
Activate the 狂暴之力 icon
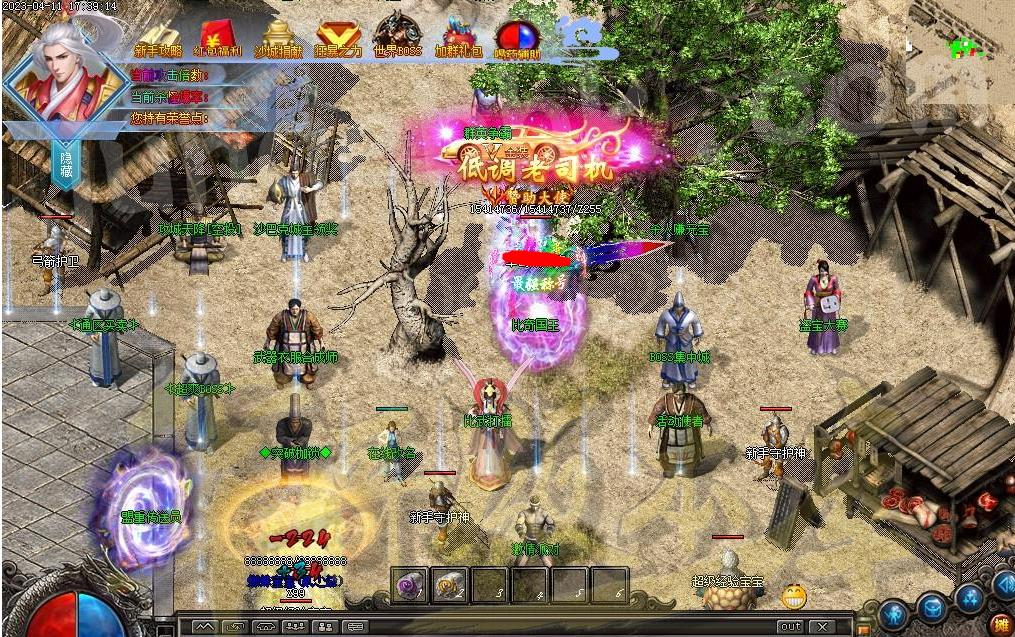point(339,37)
